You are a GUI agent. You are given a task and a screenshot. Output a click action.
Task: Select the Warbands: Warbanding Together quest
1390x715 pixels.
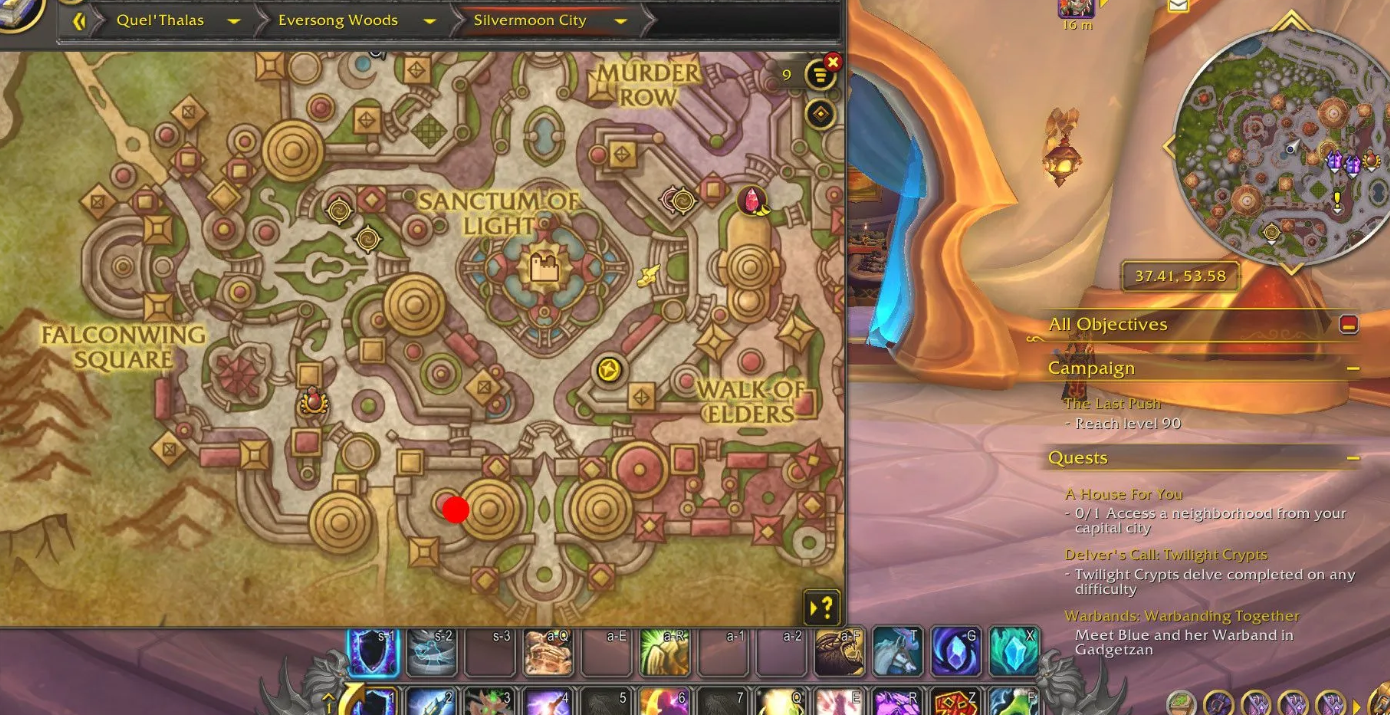1181,616
